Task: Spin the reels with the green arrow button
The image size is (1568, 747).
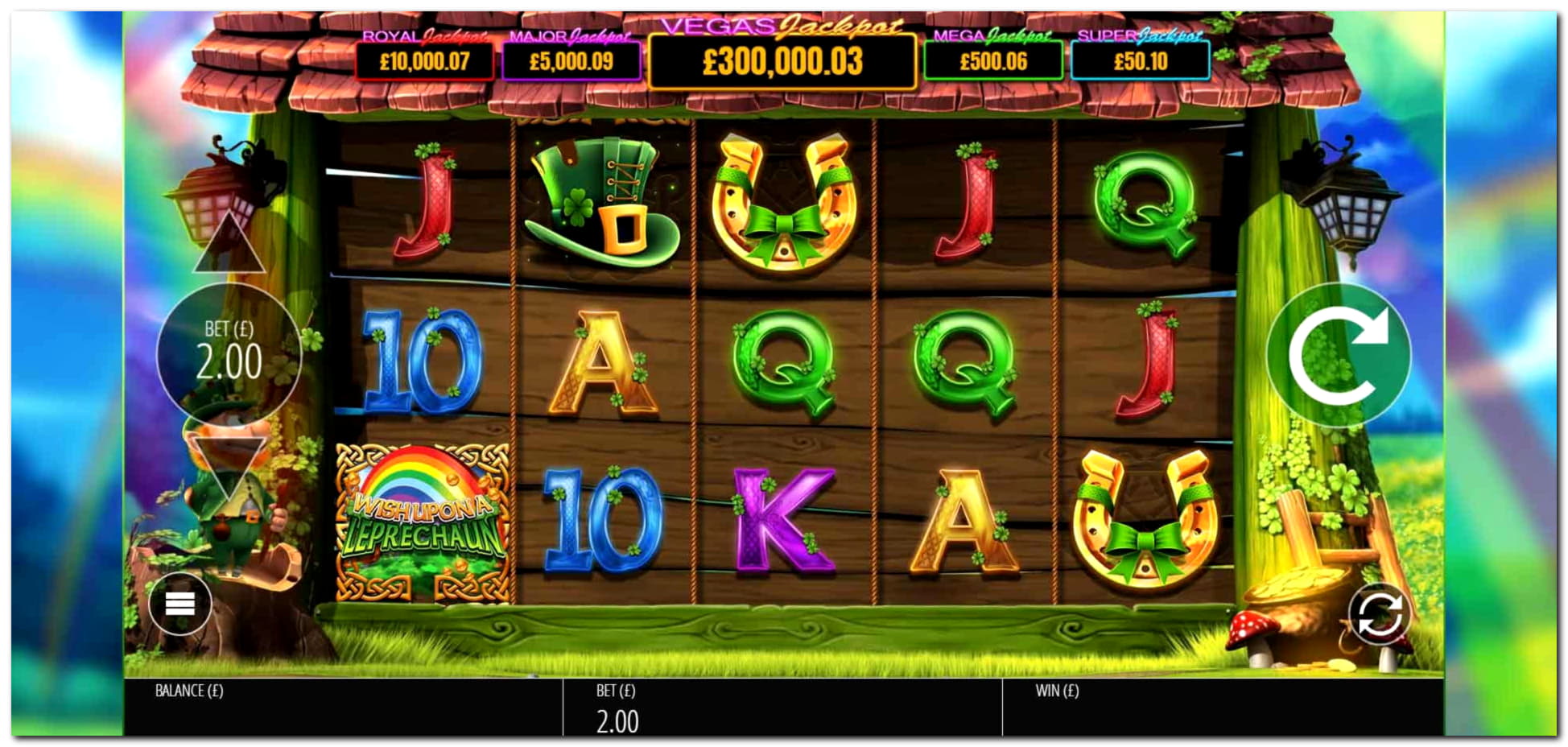Action: pos(1338,355)
